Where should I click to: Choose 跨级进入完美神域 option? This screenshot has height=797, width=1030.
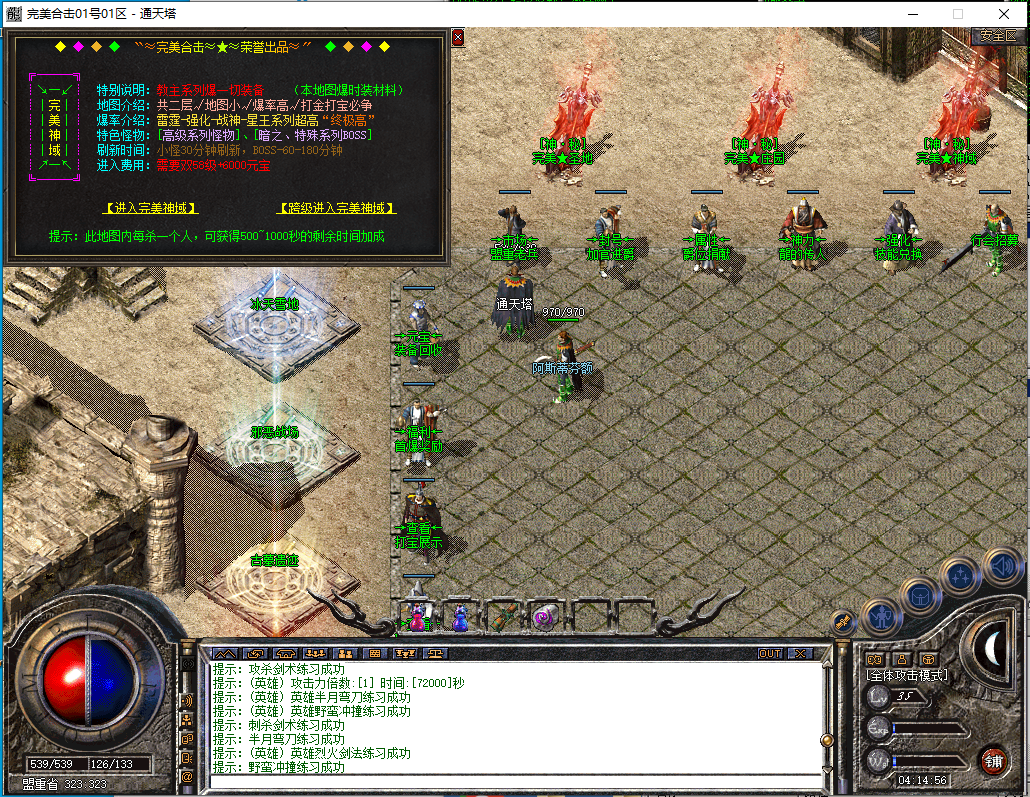point(336,208)
